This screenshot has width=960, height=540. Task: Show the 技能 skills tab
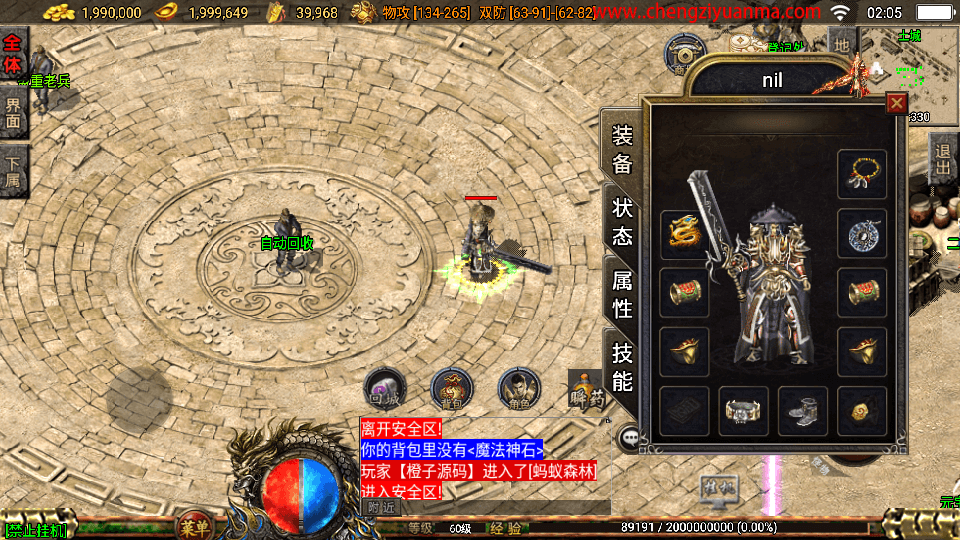tap(622, 366)
